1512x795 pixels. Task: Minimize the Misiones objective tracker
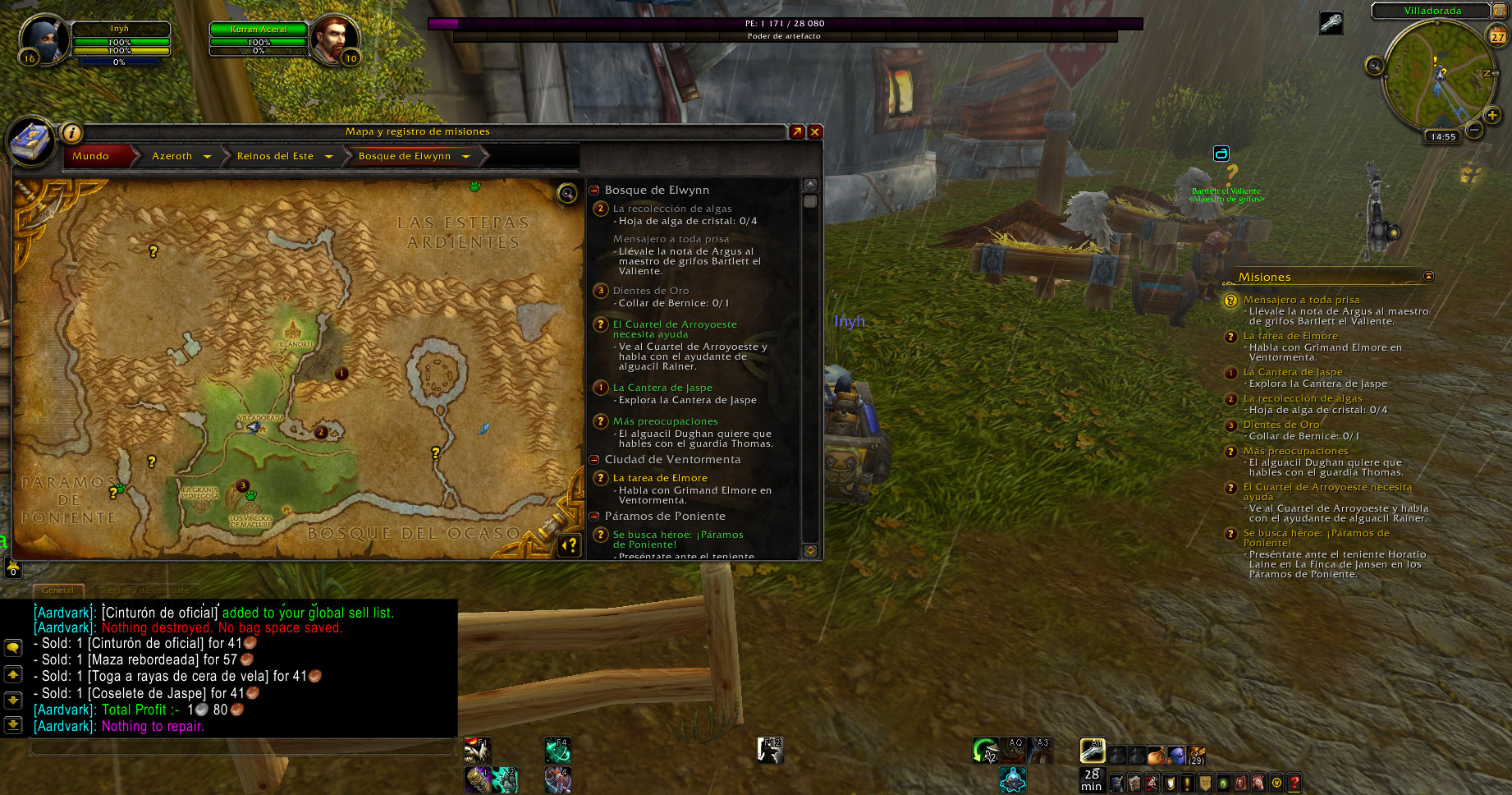click(x=1428, y=277)
